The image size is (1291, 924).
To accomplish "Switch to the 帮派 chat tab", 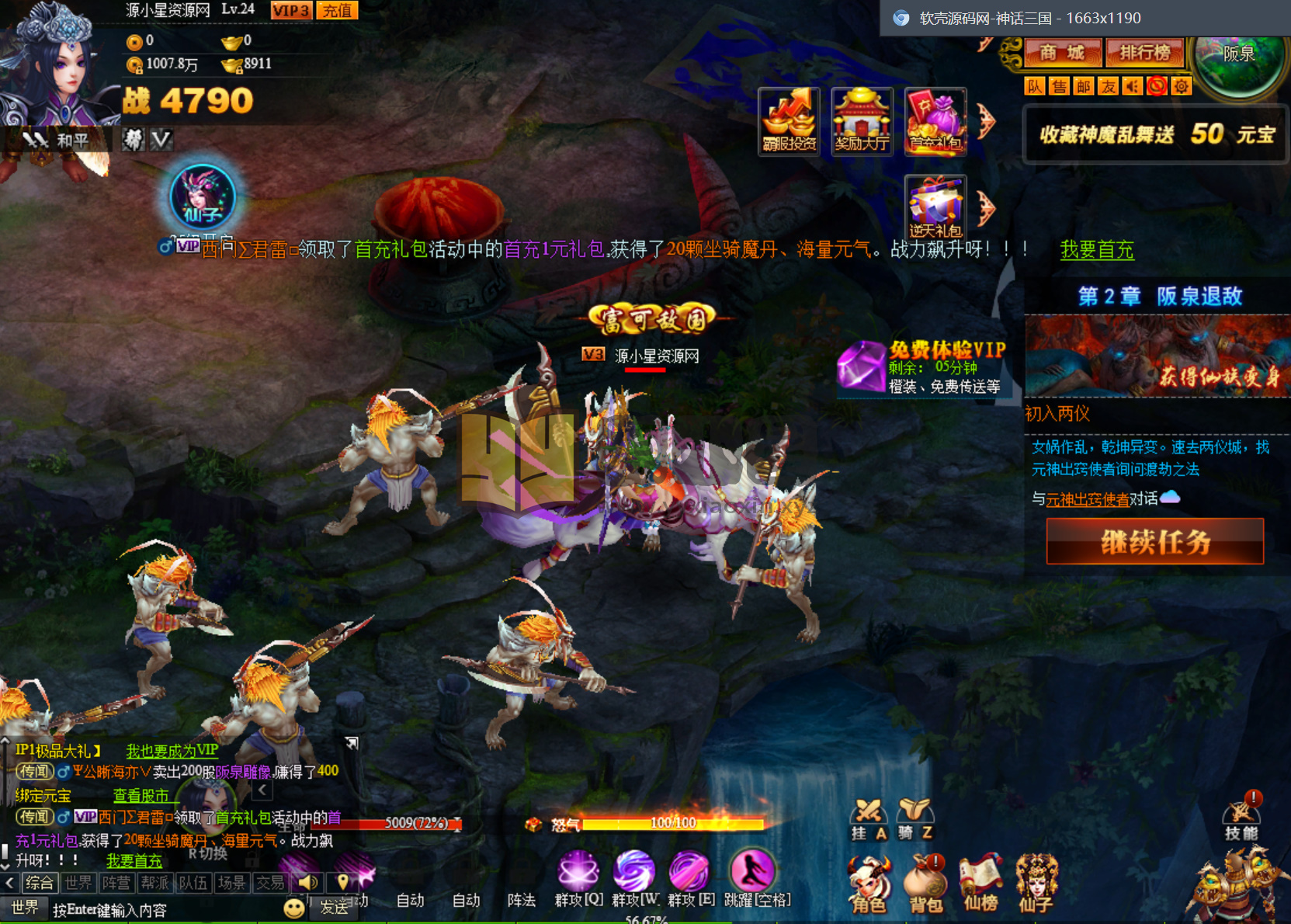I will point(154,883).
